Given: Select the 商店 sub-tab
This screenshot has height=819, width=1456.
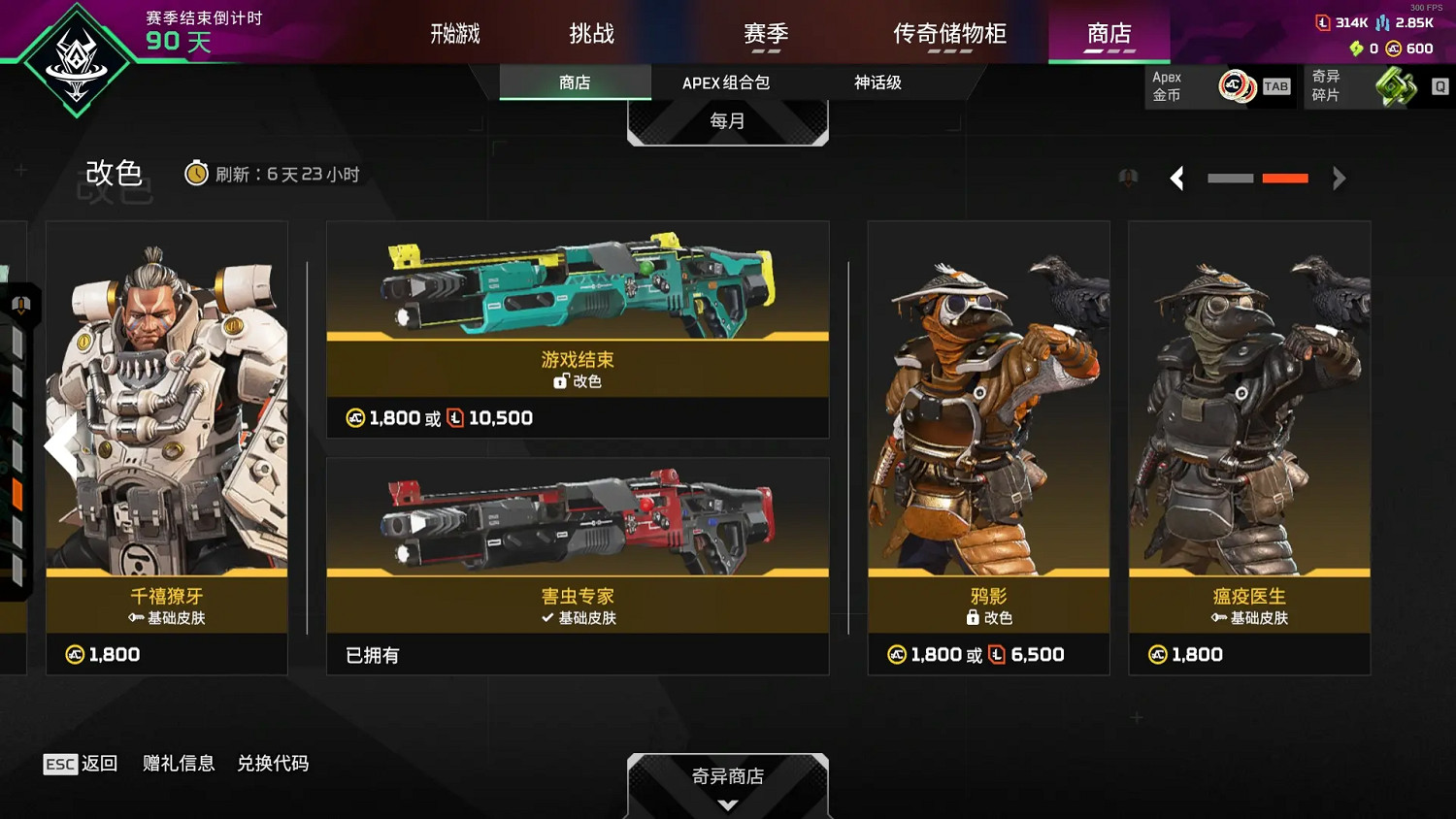Looking at the screenshot, I should tap(575, 82).
